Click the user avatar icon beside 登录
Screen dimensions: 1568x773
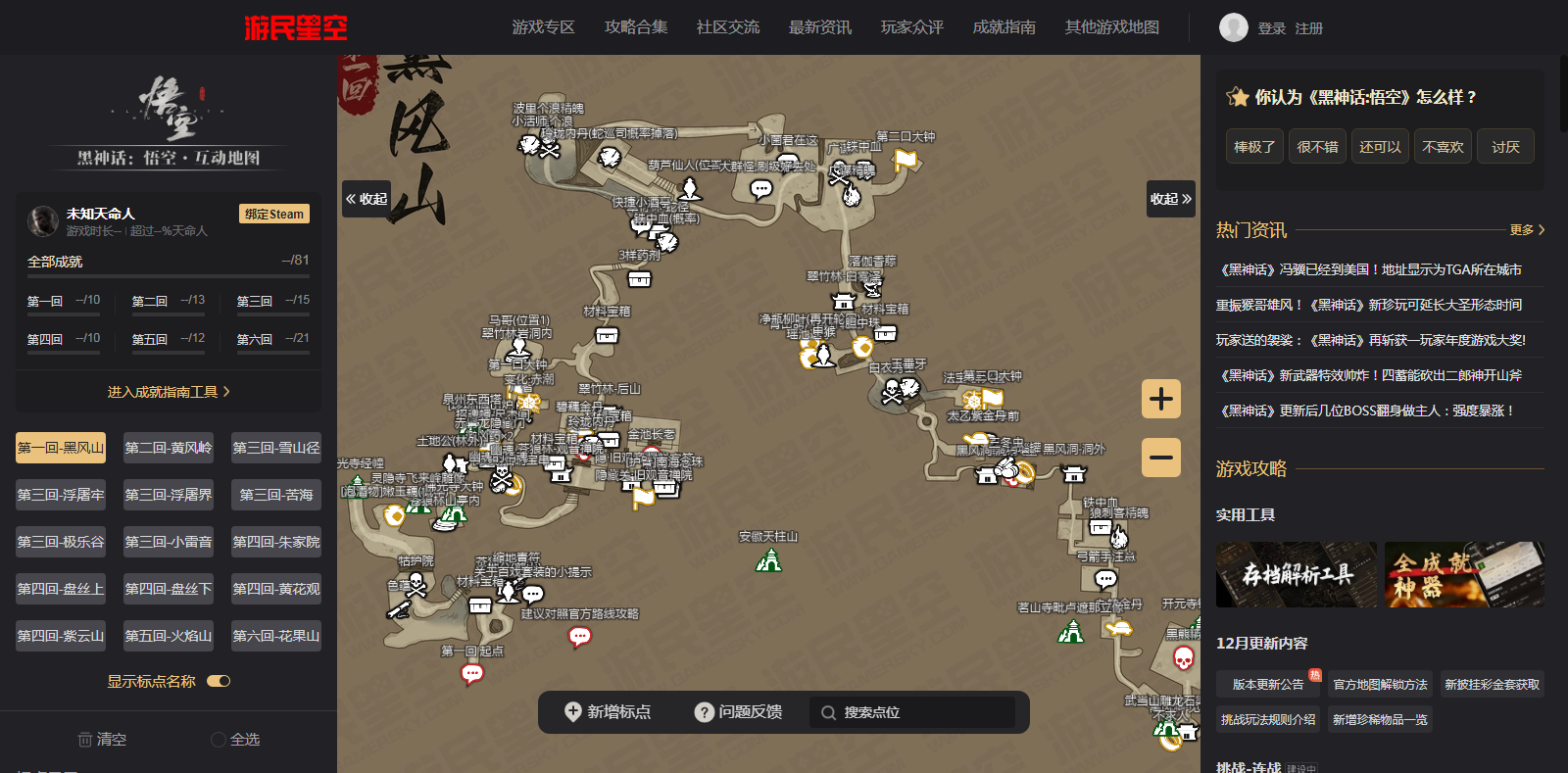(x=1233, y=27)
